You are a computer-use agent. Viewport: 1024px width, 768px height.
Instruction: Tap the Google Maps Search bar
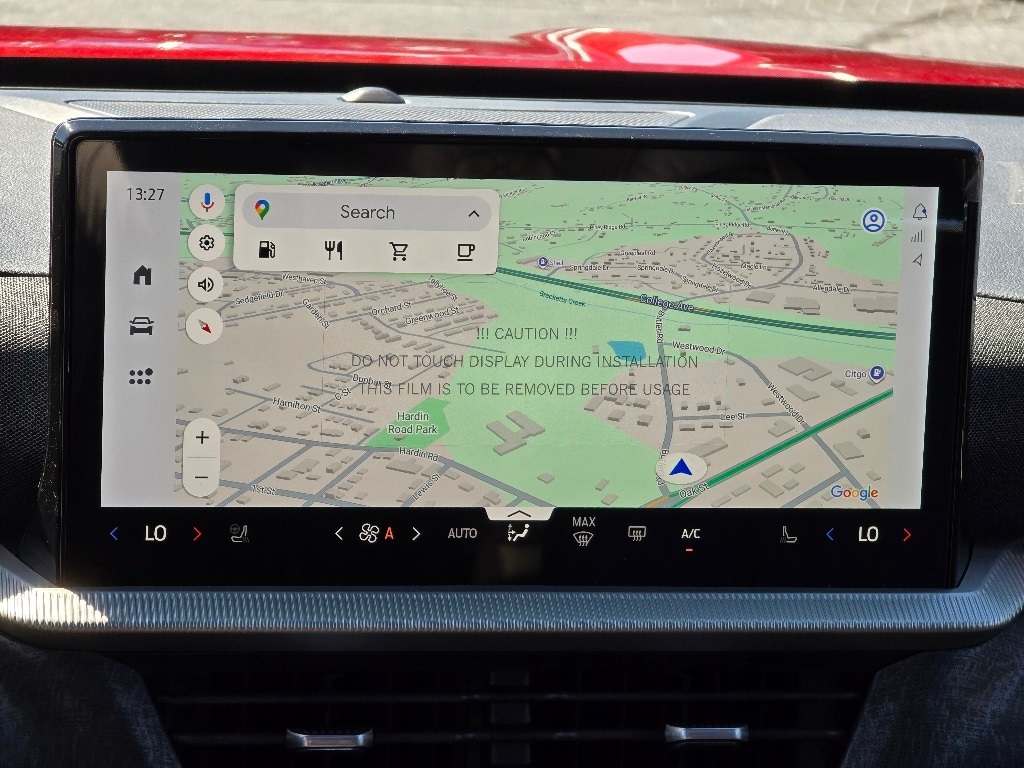(366, 212)
